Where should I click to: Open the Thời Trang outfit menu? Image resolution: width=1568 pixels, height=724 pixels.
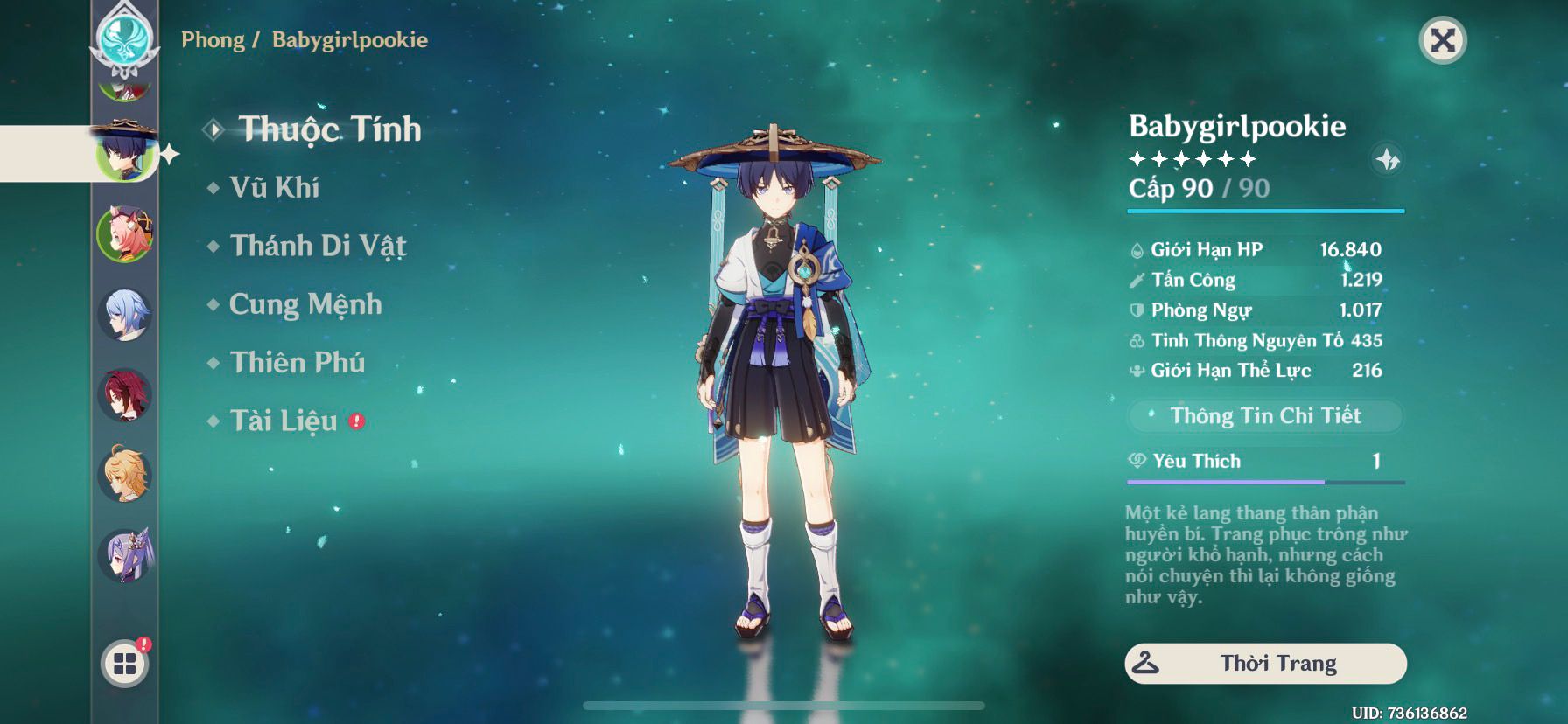pos(1265,664)
